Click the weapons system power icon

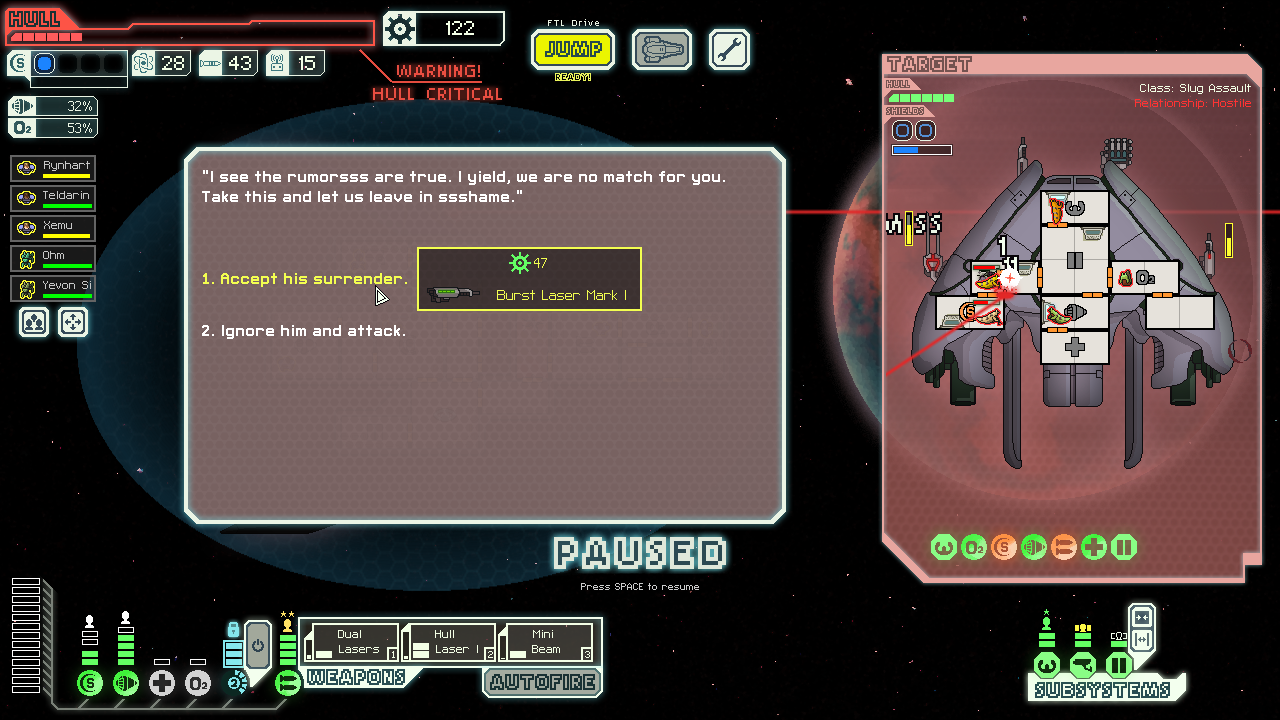click(288, 683)
